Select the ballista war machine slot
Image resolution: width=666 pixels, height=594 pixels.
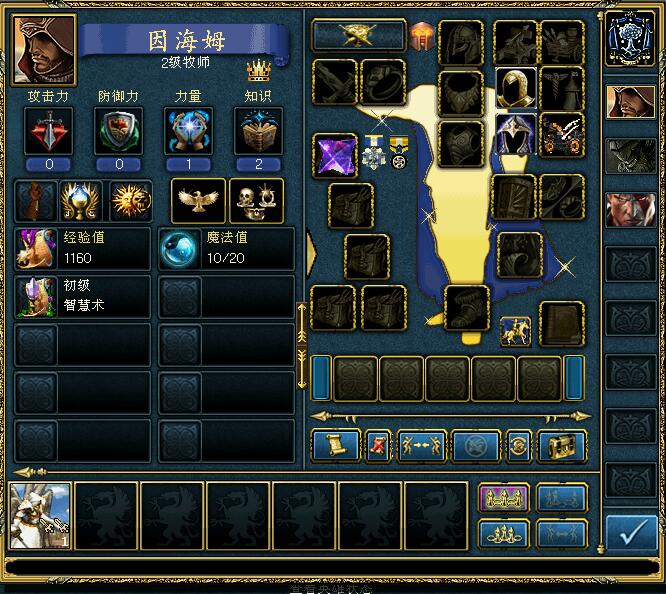562,134
